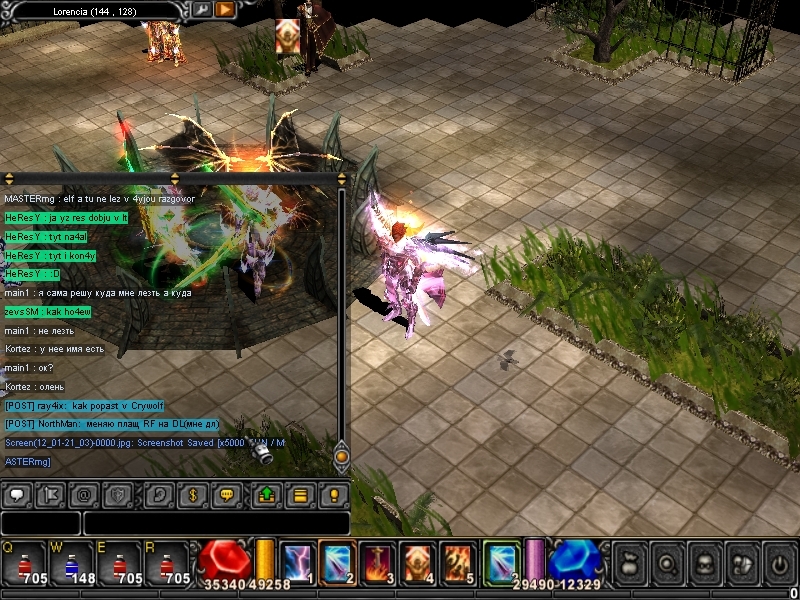Toggle the speech bubble chat button

pyautogui.click(x=17, y=494)
